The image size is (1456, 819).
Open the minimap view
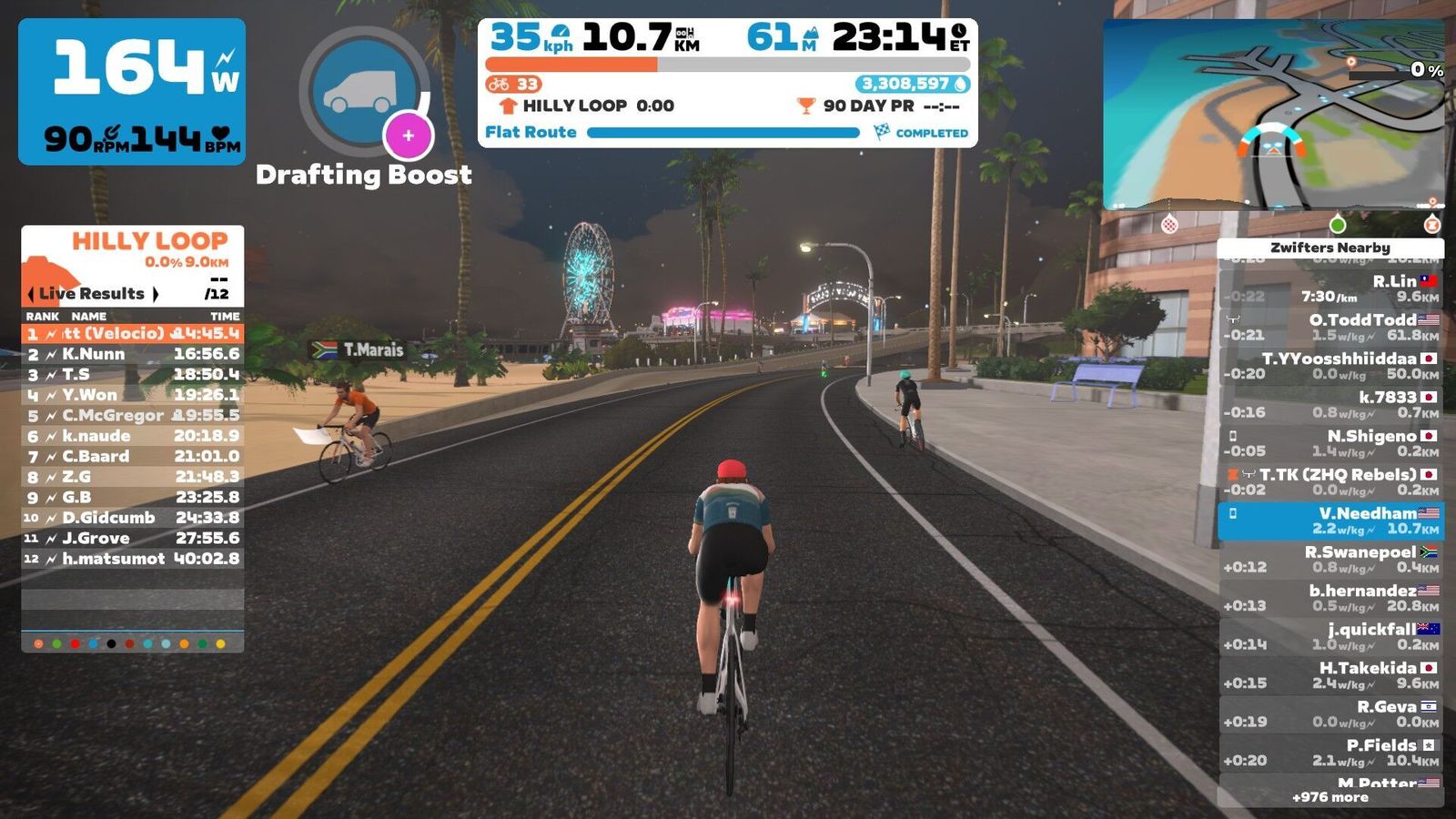(x=1273, y=115)
